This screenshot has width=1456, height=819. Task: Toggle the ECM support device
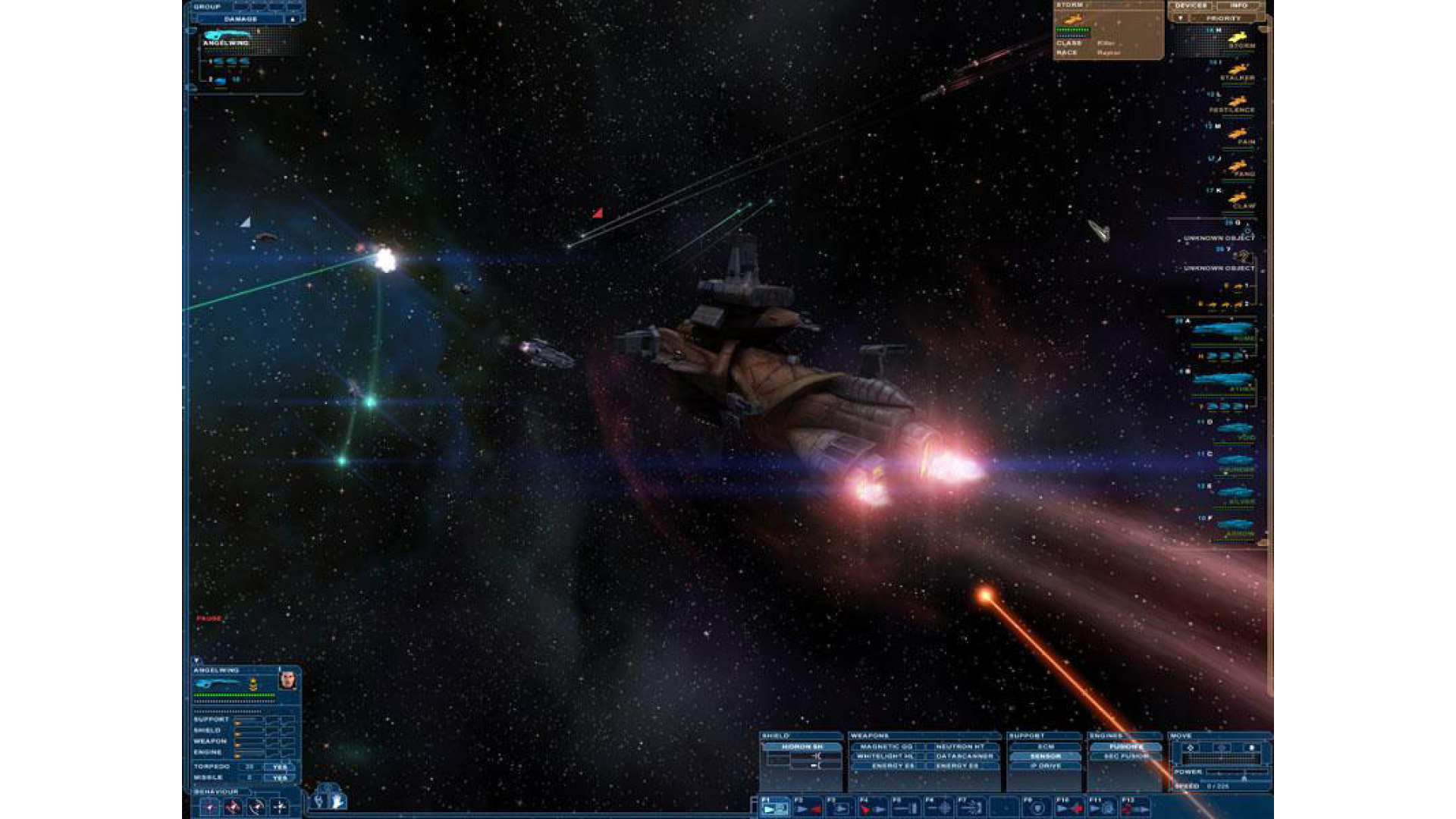pos(1046,747)
